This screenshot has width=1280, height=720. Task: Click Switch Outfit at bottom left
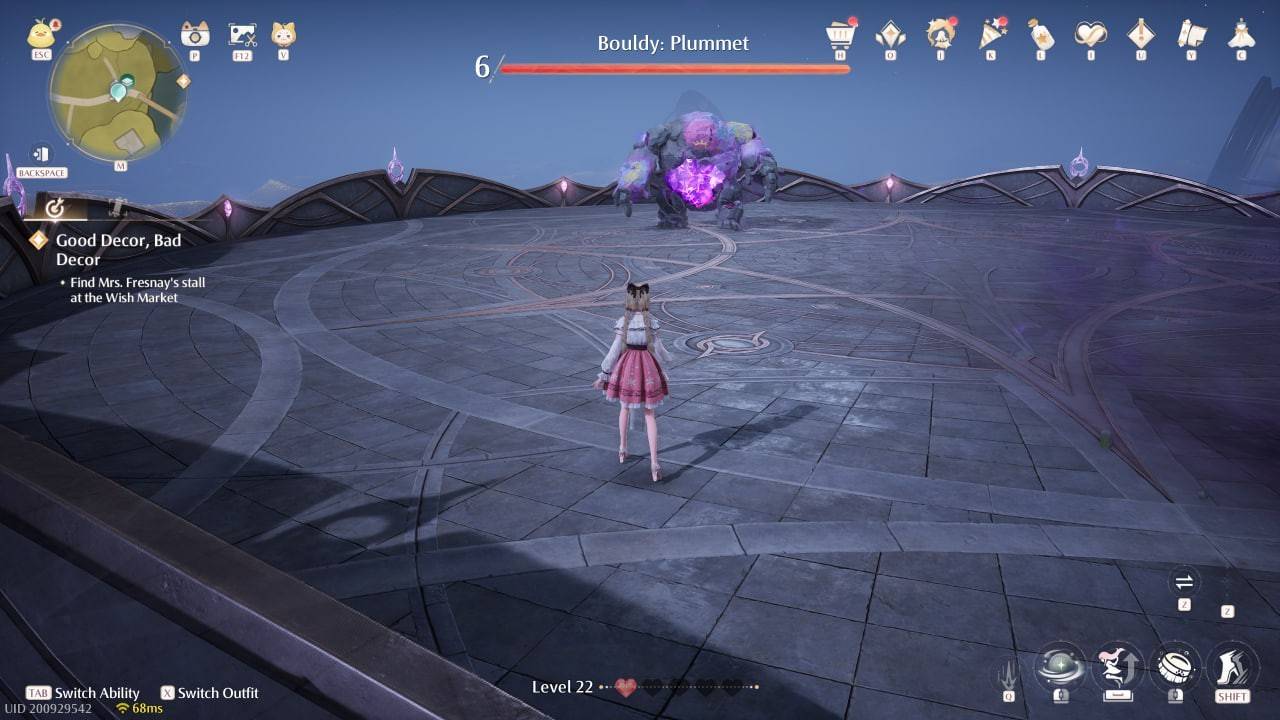point(210,692)
